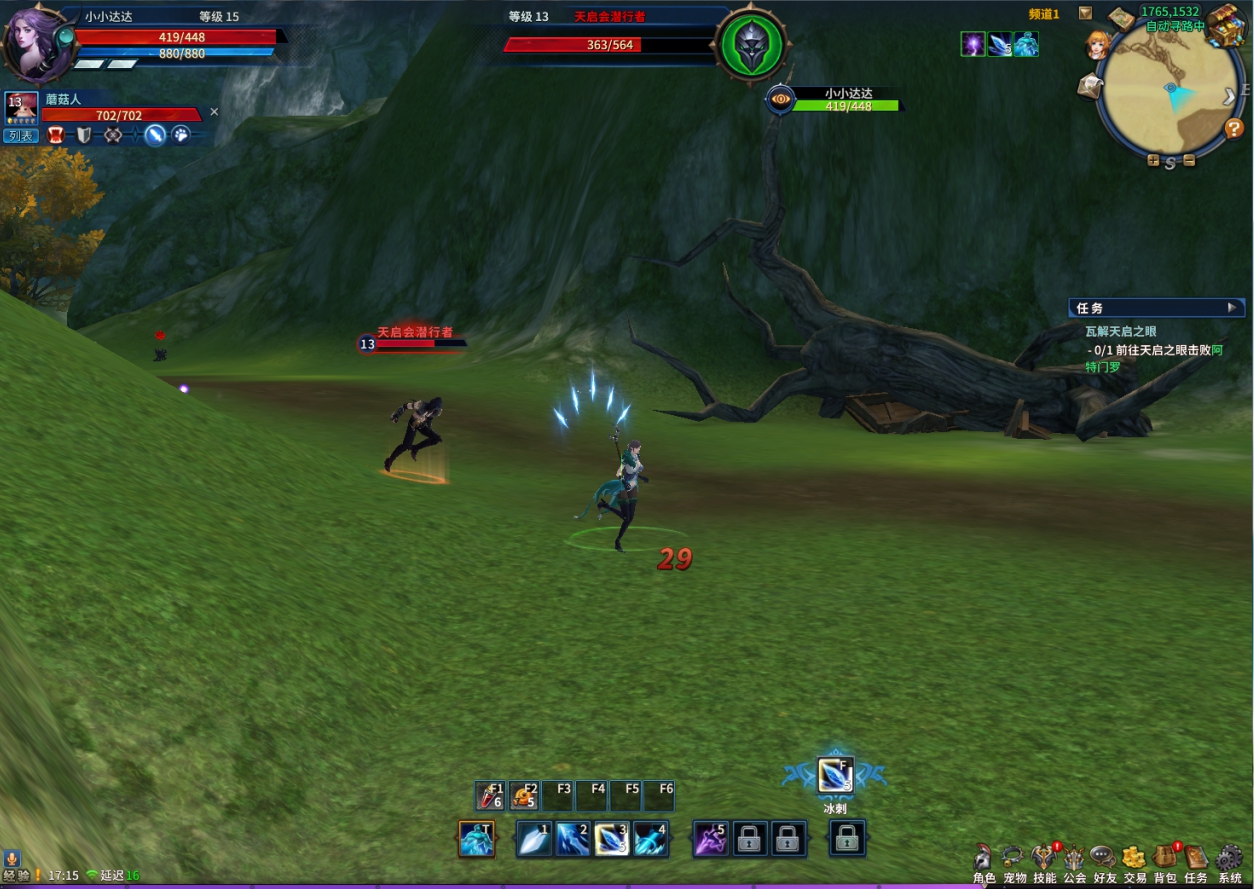
Task: Open the mail envelope icon
Action: [1090, 87]
